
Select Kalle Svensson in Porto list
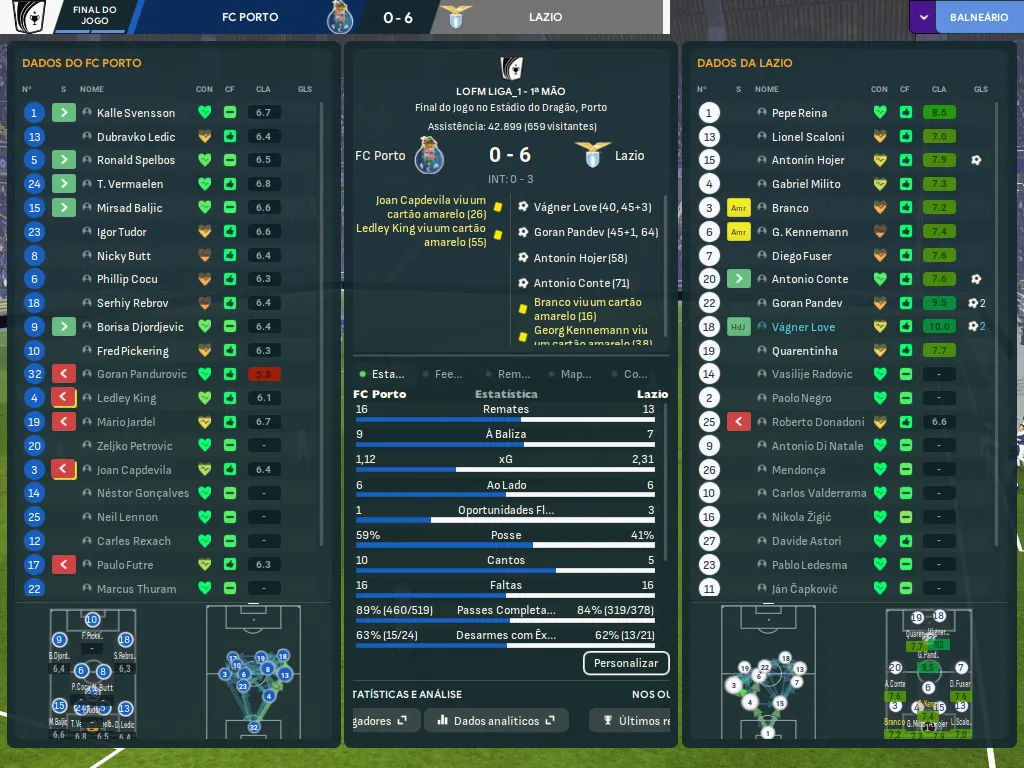tap(136, 113)
